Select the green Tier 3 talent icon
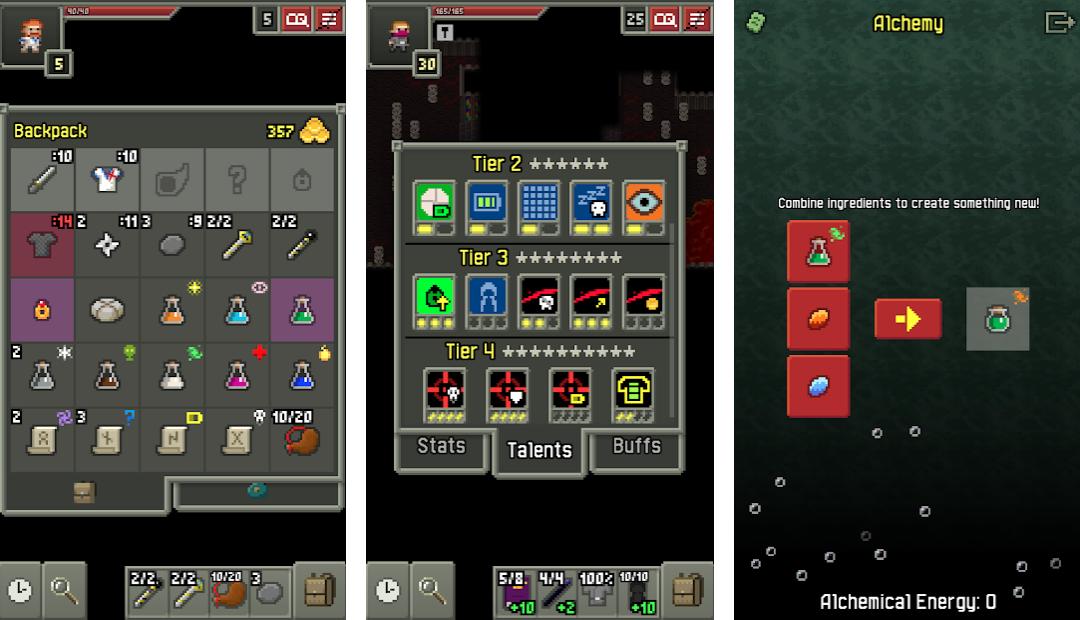Viewport: 1080px width, 620px height. tap(434, 295)
